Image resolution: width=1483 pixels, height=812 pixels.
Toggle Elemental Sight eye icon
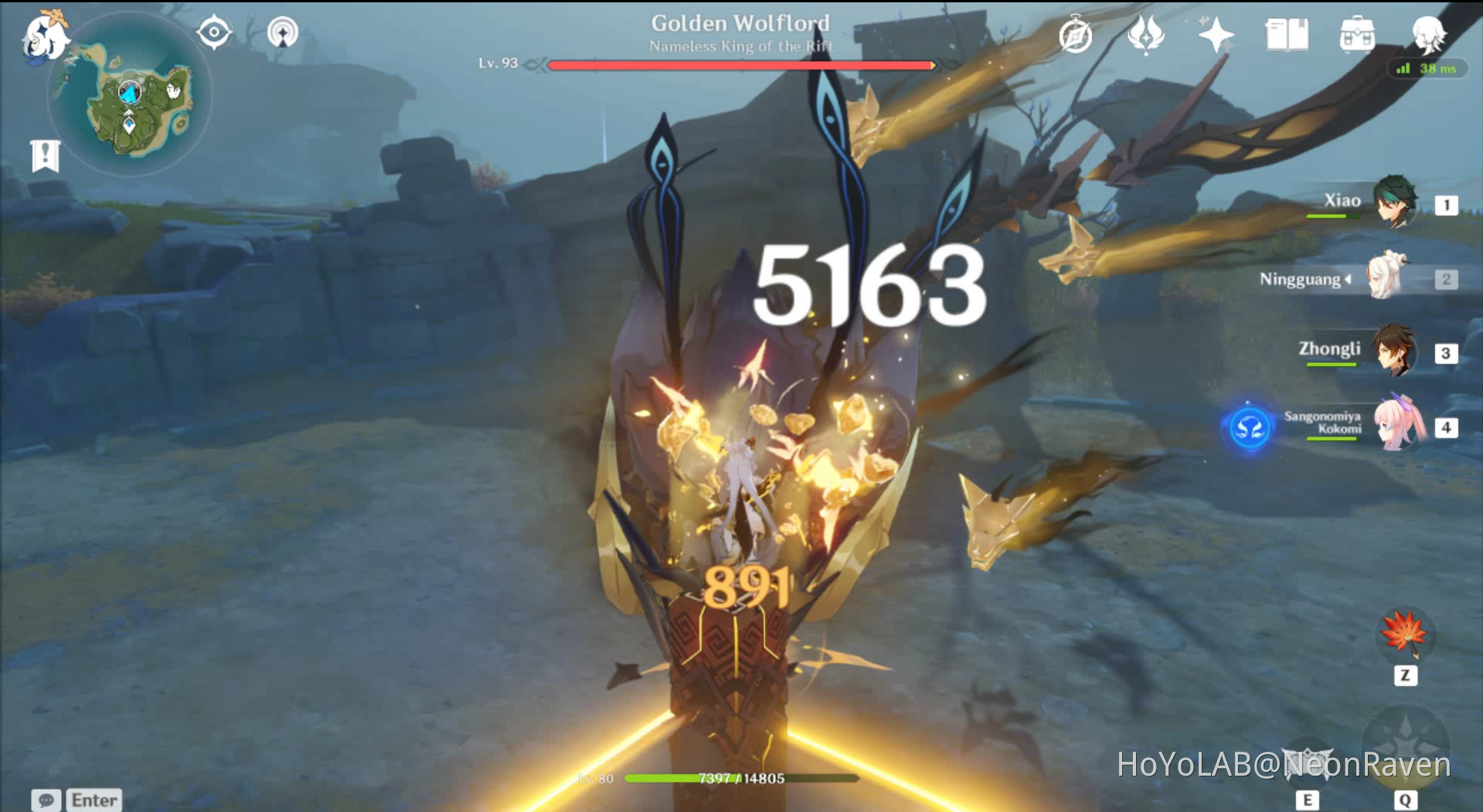(x=213, y=32)
